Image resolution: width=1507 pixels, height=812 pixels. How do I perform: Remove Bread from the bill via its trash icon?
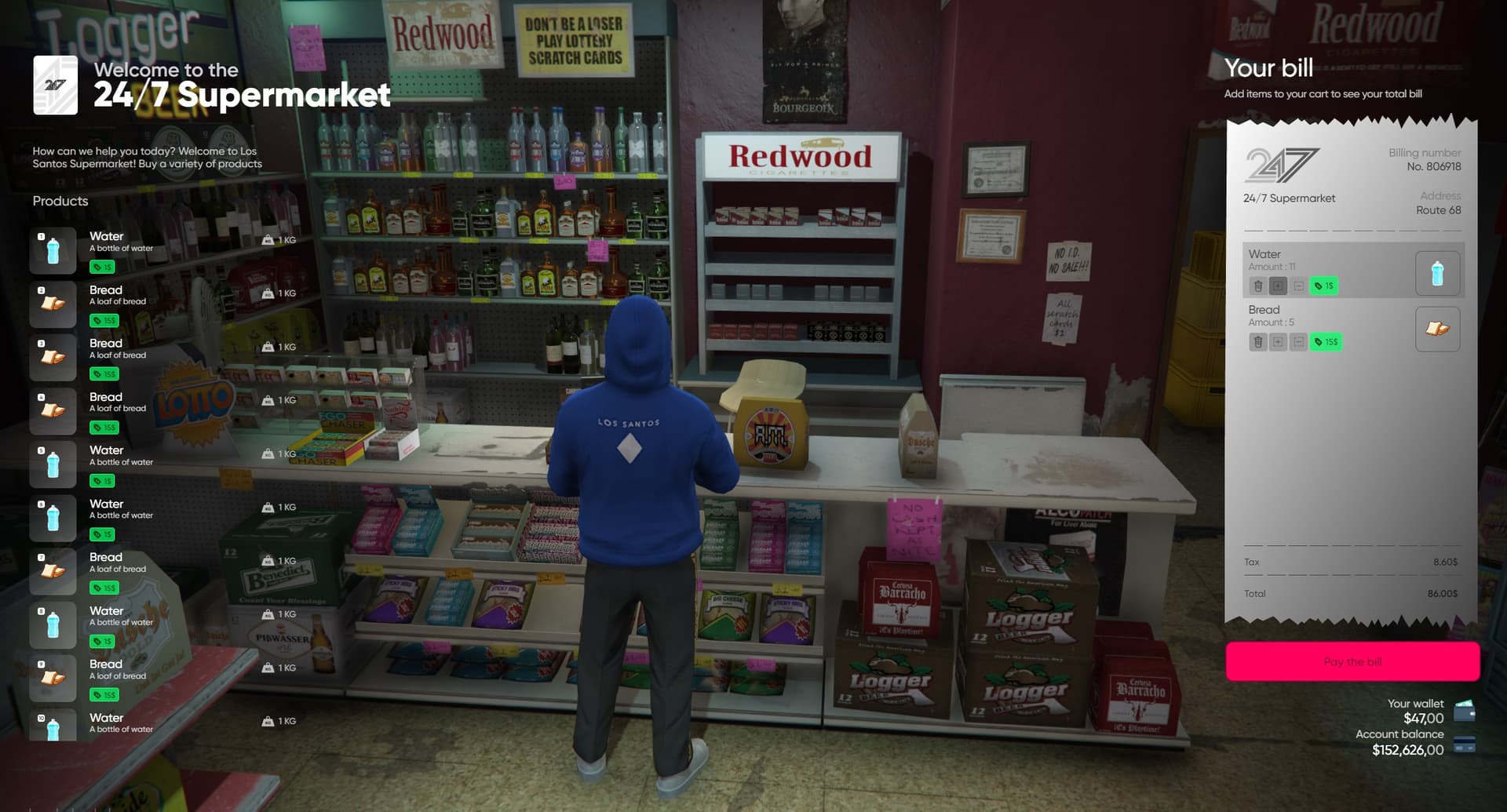pos(1258,342)
